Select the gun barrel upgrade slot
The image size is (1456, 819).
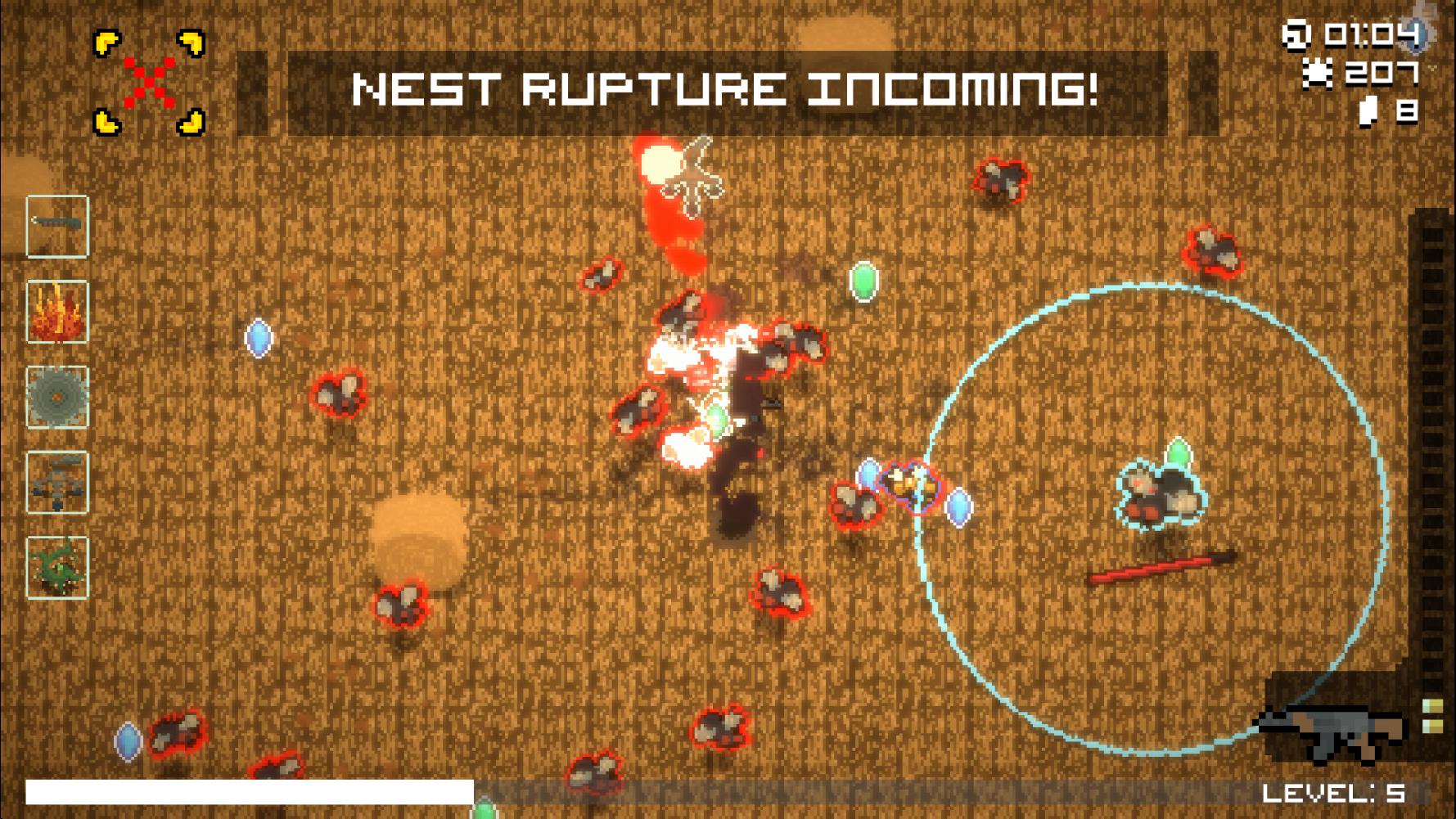point(57,227)
